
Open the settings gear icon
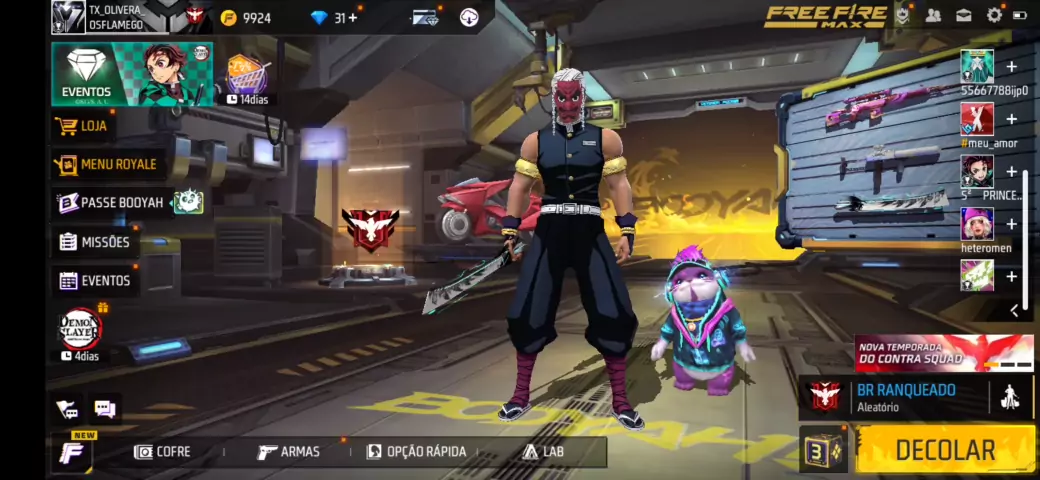(994, 15)
